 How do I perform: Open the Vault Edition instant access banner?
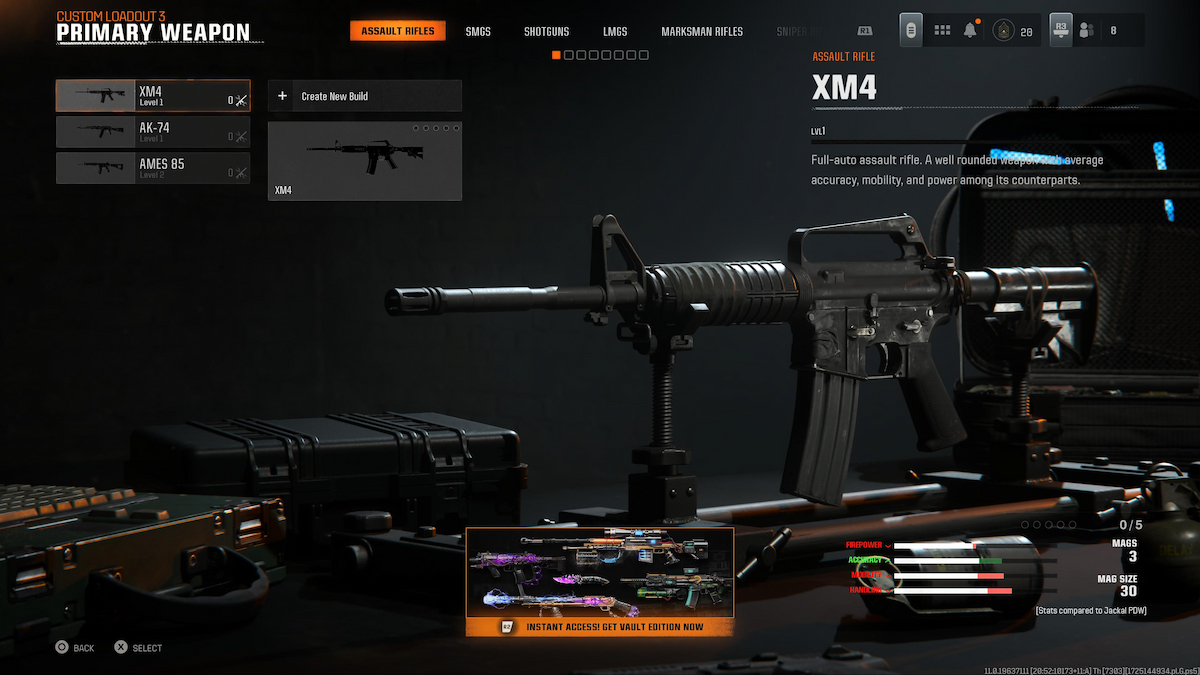click(600, 582)
